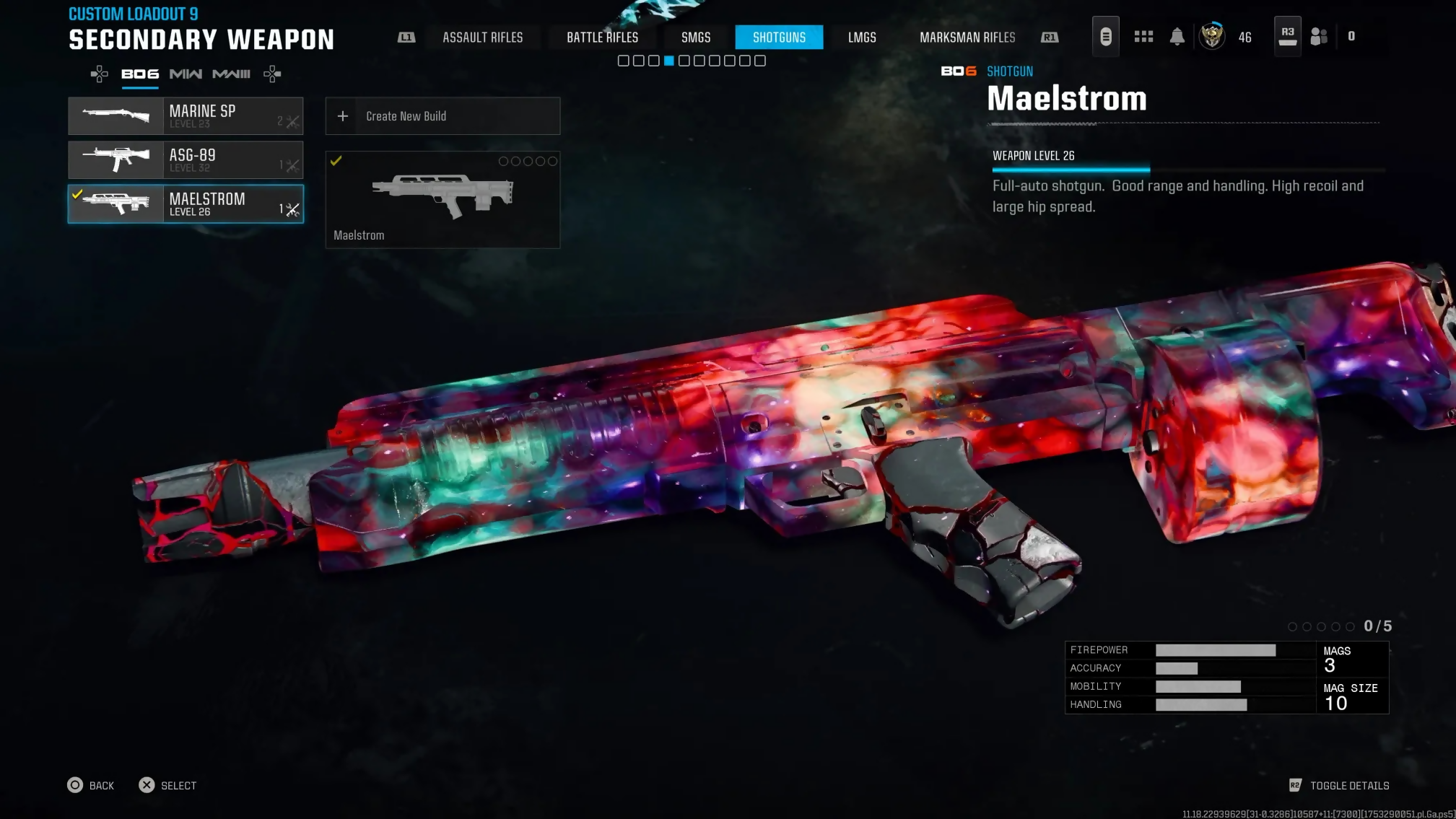Click Create New Build
This screenshot has width=1456, height=819.
pyautogui.click(x=443, y=116)
